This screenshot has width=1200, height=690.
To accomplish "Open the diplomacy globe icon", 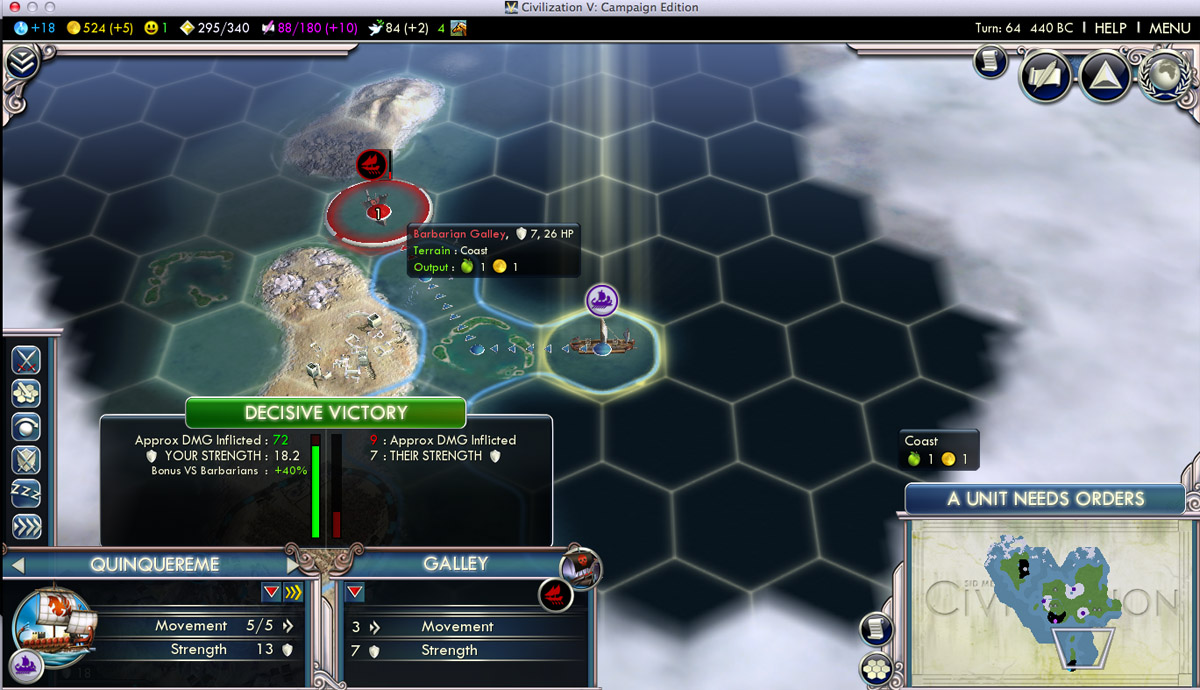I will (x=1165, y=75).
